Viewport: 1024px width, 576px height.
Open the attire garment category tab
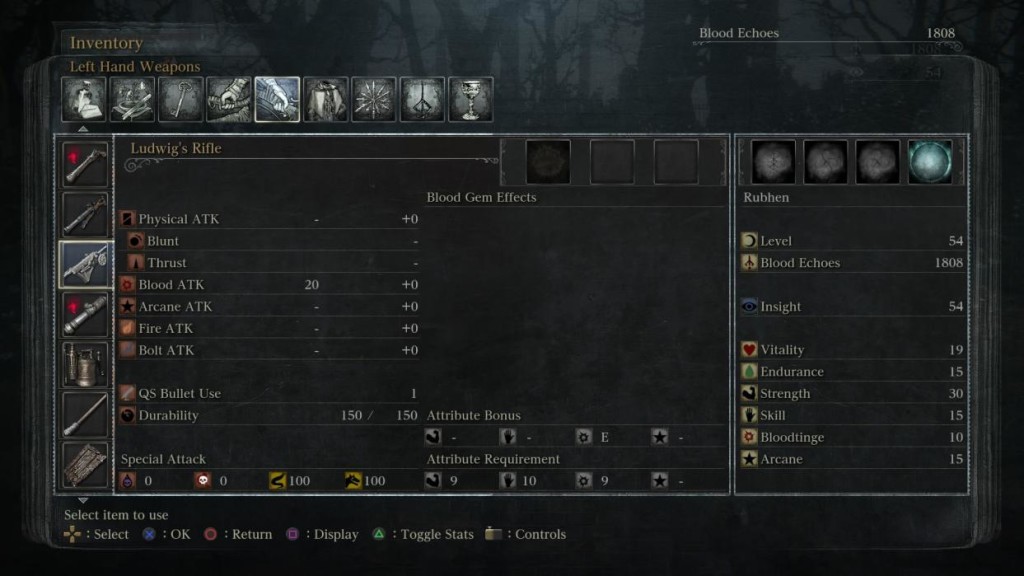(x=326, y=100)
